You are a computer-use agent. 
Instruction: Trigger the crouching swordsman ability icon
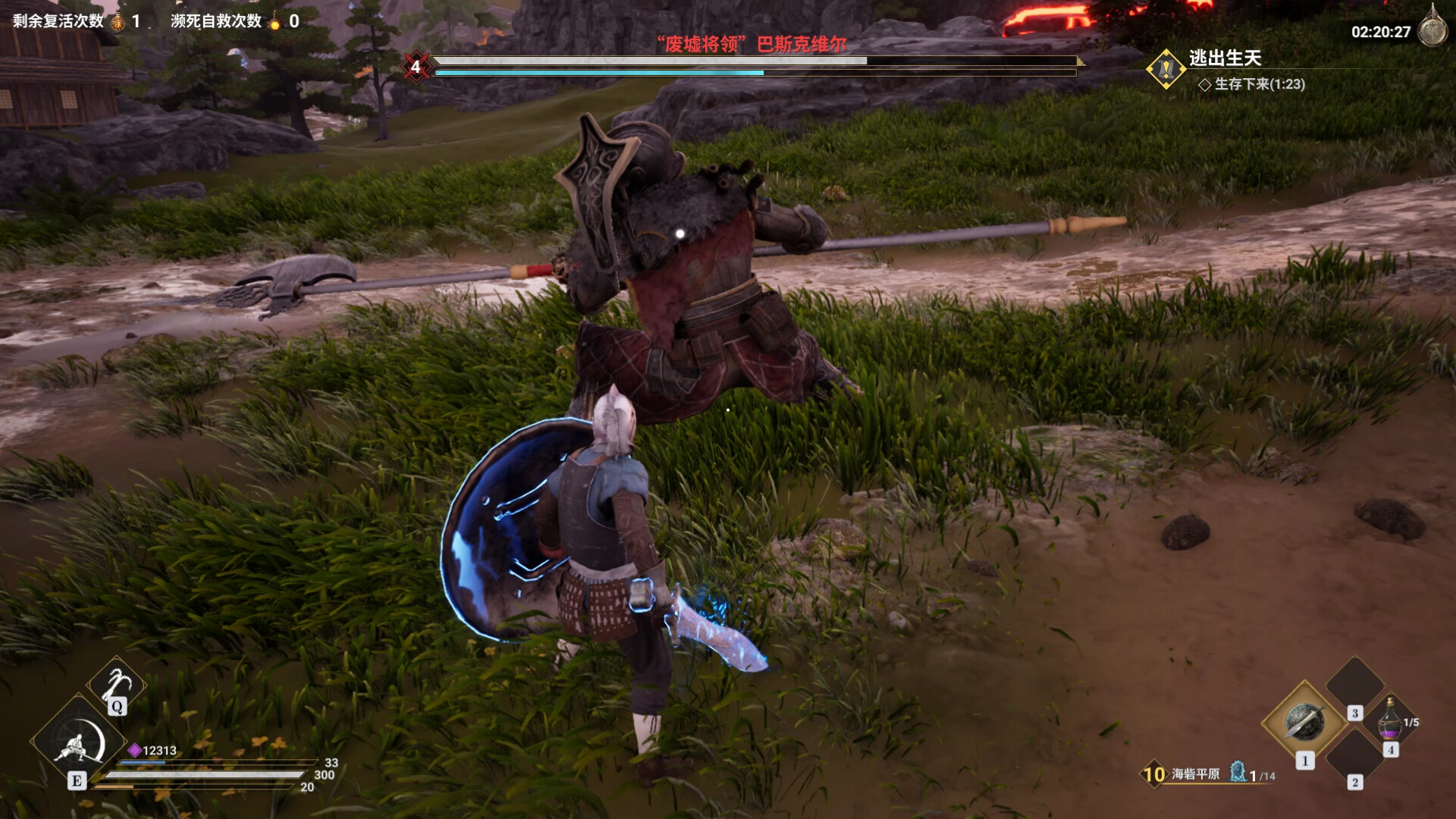[79, 740]
